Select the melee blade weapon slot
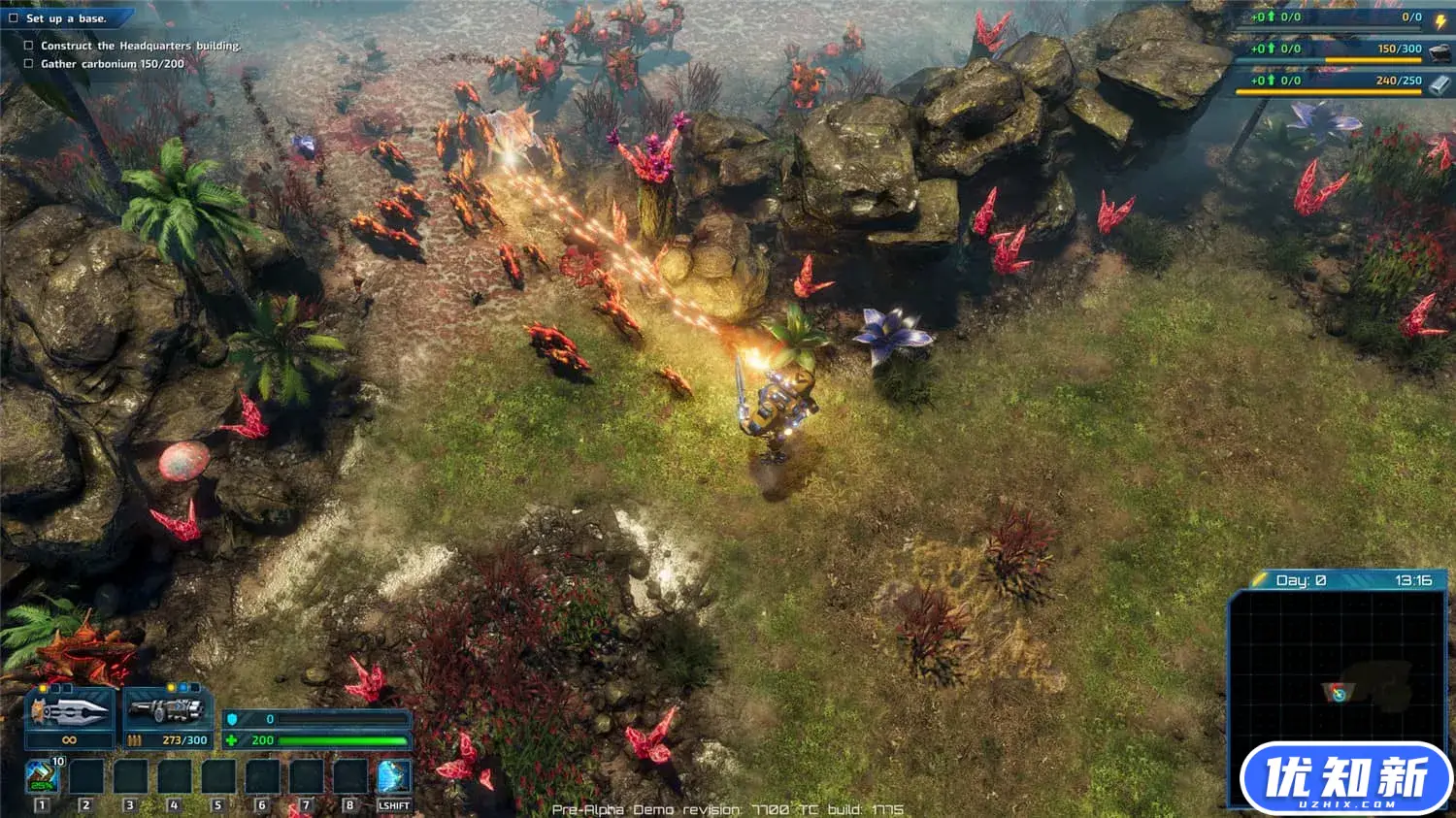The height and width of the screenshot is (818, 1456). (69, 712)
